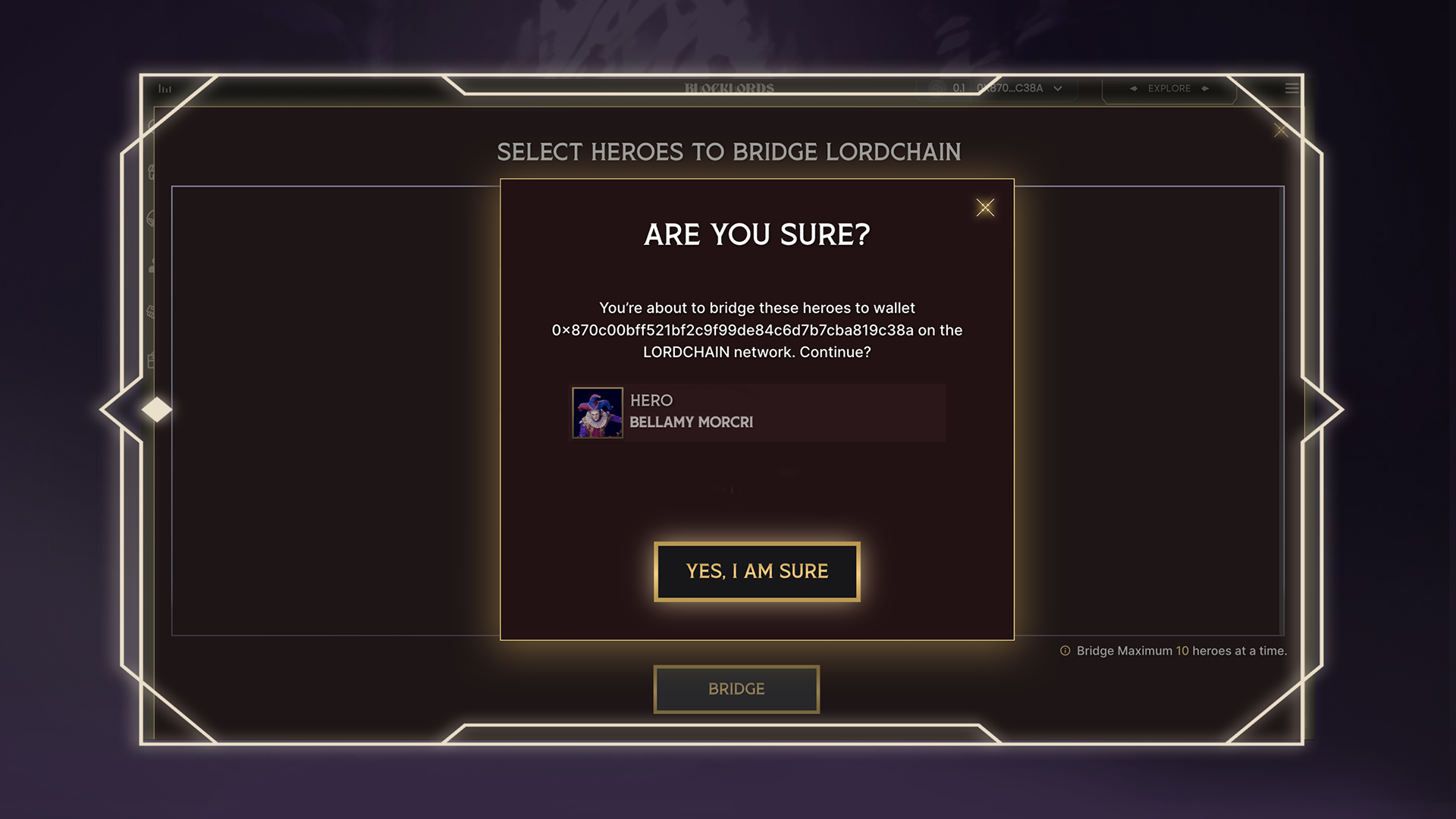
Task: Confirm with Yes, I Am Sure
Action: tap(757, 572)
